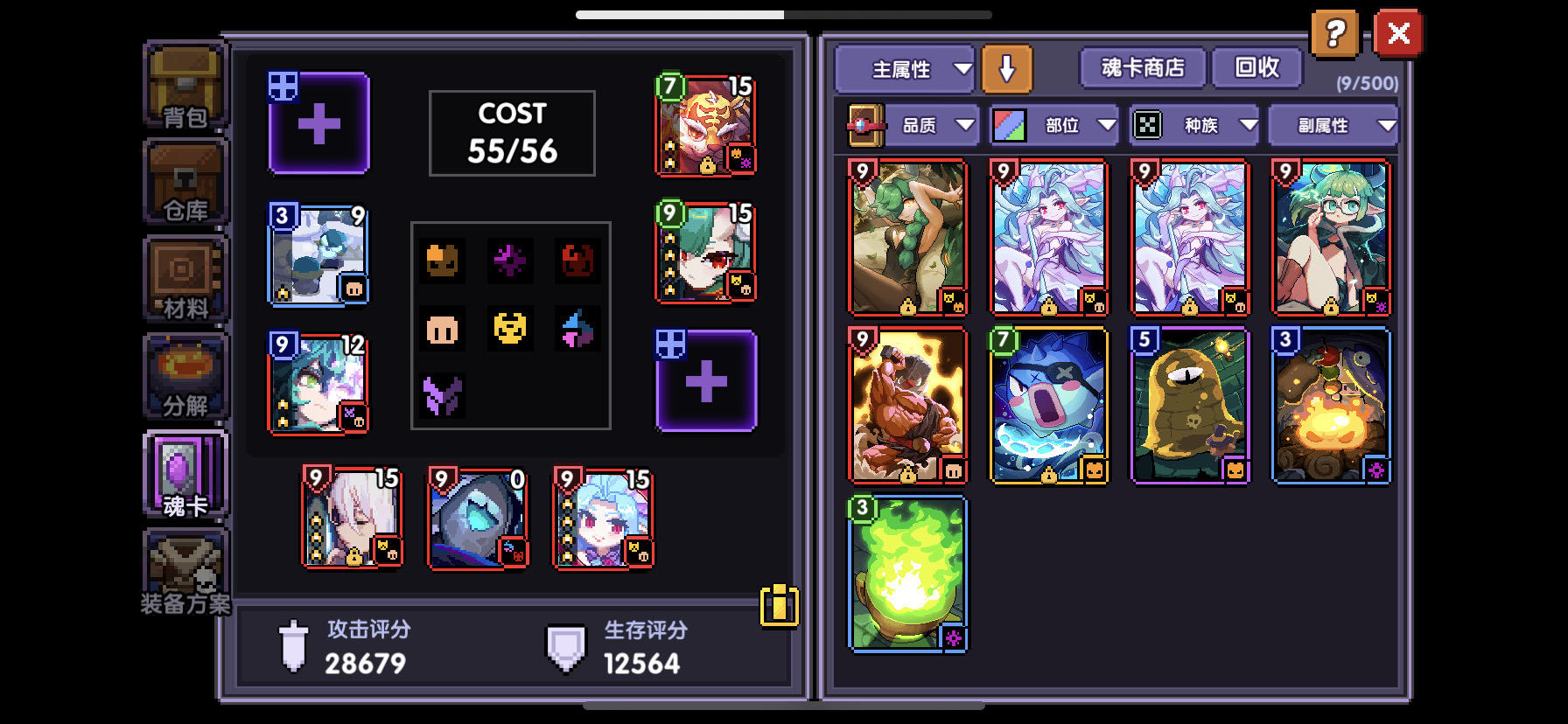Select the yellow emblem icon in the set grid
The image size is (1568, 724).
511,330
